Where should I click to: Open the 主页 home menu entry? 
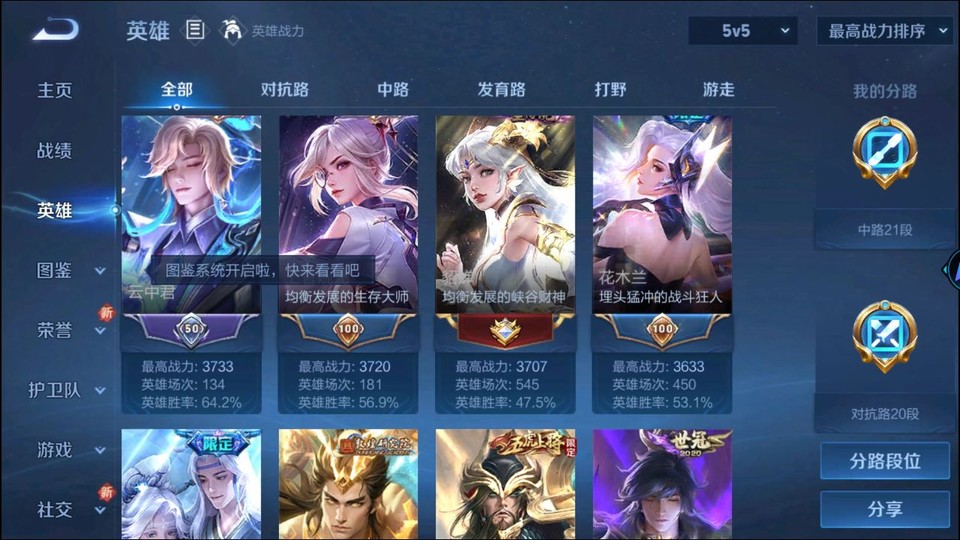(55, 90)
